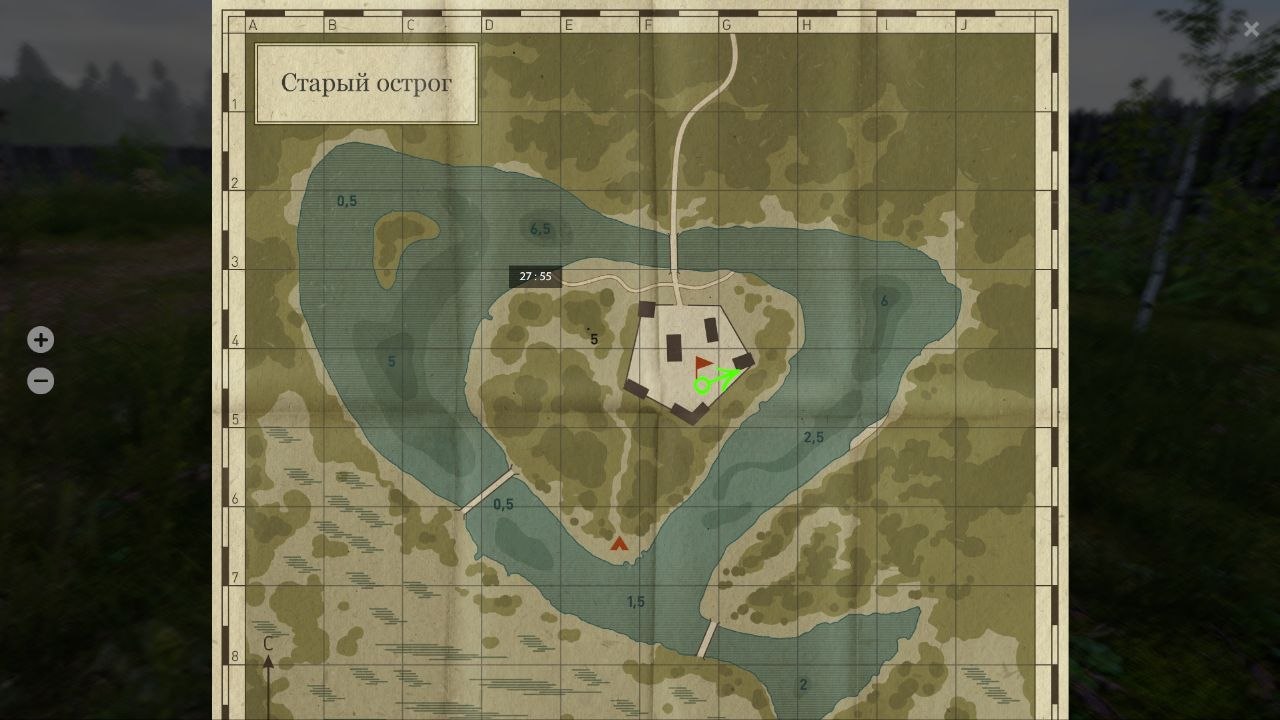Click the fort's eastern wall building

tap(745, 360)
